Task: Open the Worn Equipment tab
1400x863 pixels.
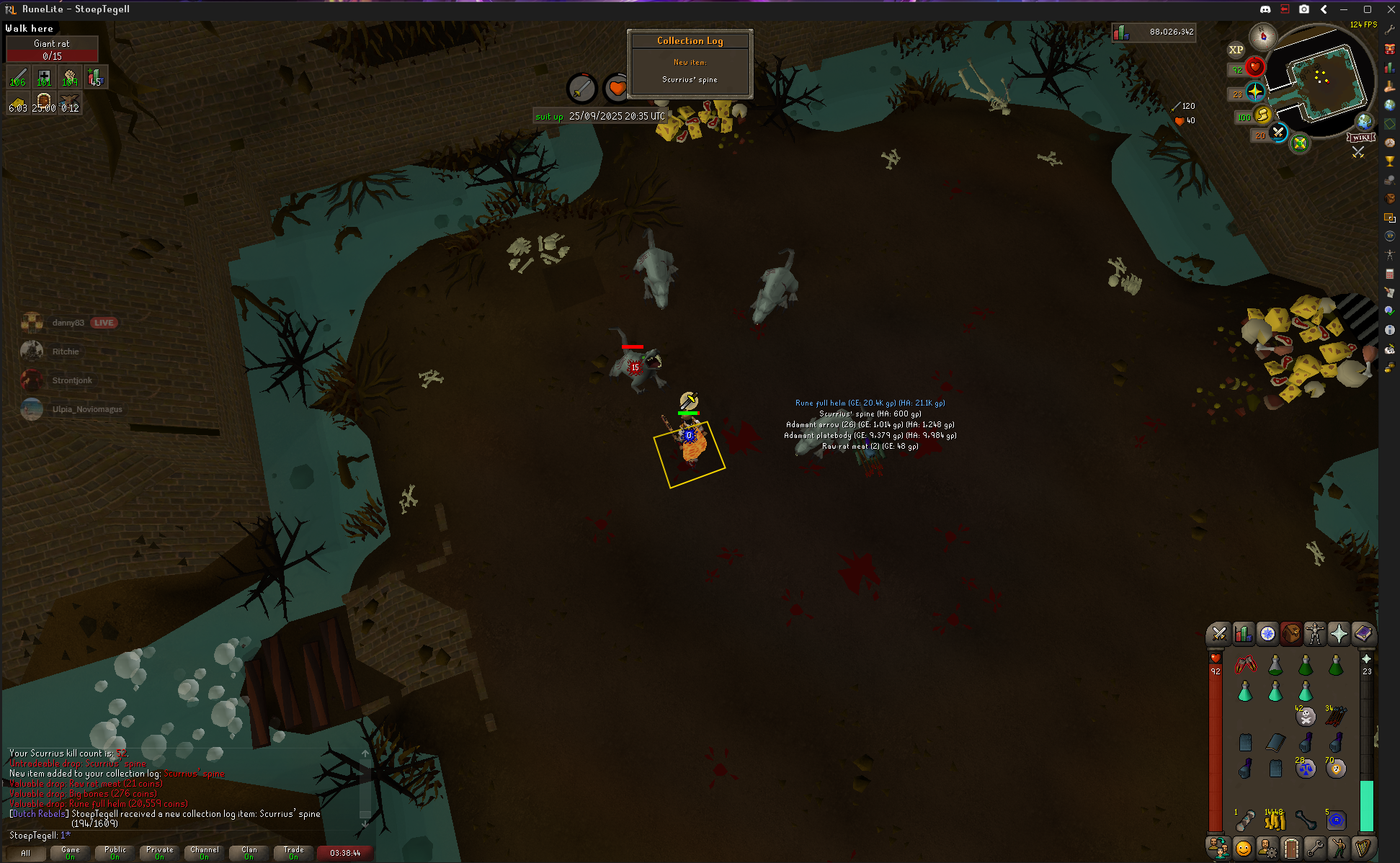Action: 1315,634
